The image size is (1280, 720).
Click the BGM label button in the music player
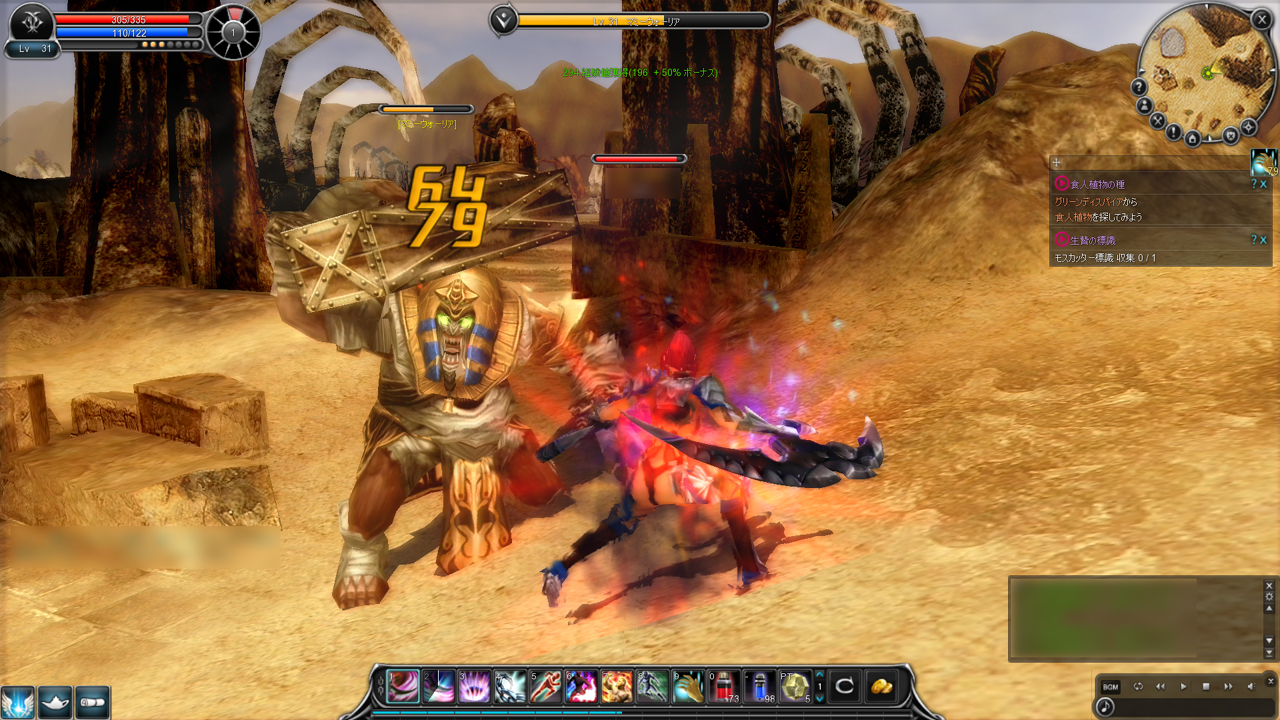(1111, 687)
